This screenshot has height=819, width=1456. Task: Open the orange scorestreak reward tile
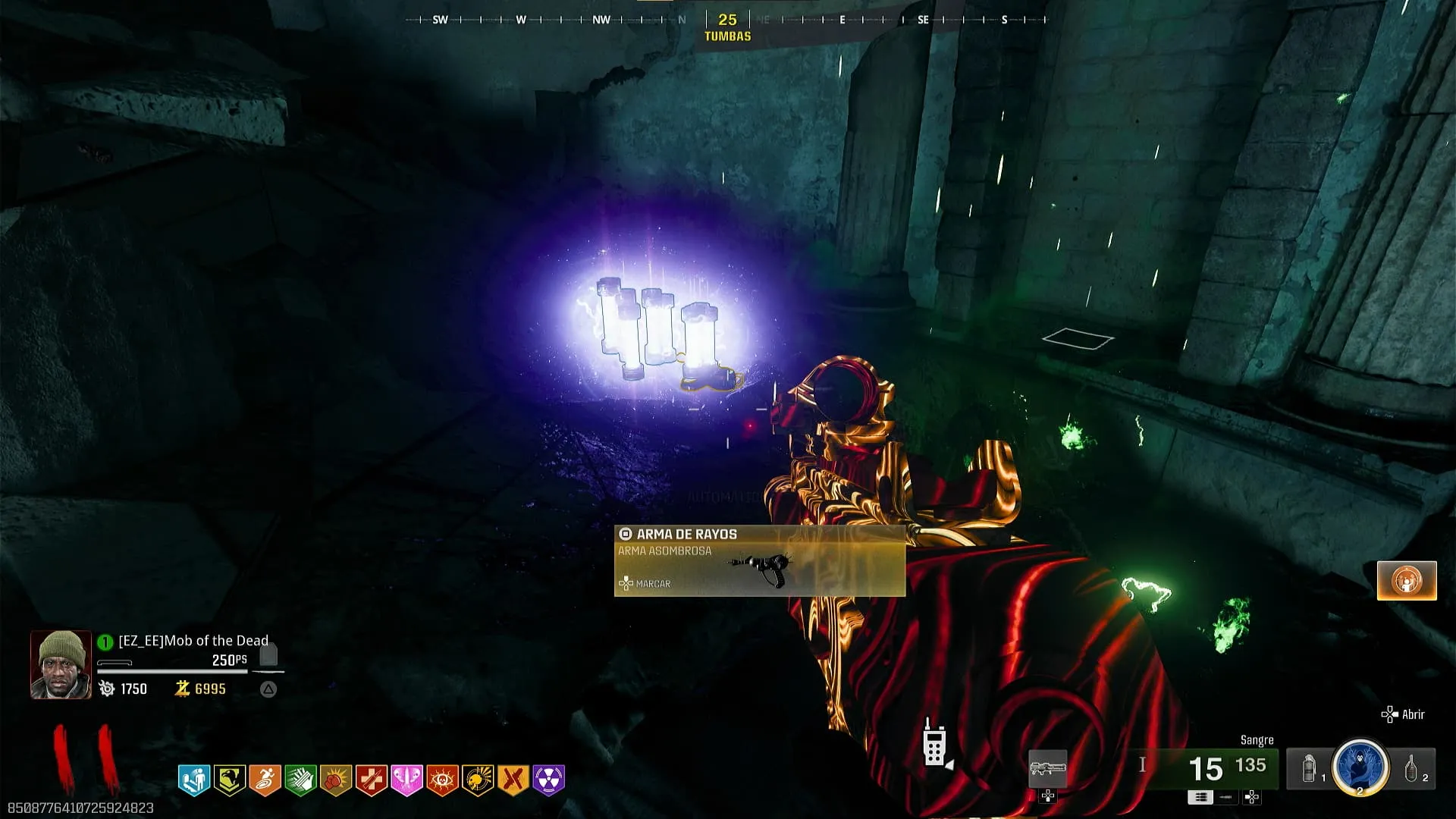point(1407,581)
